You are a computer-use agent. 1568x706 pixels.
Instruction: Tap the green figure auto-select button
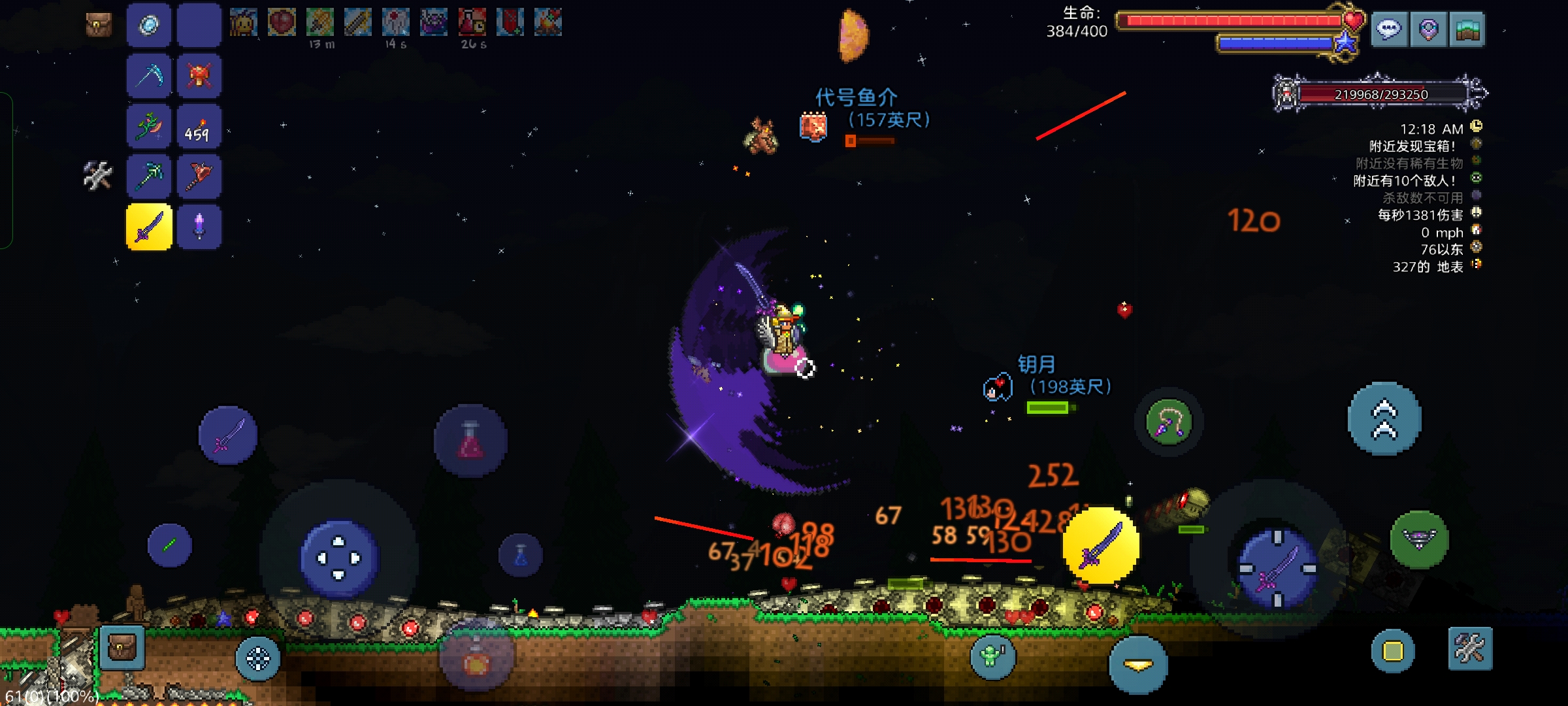coord(992,656)
